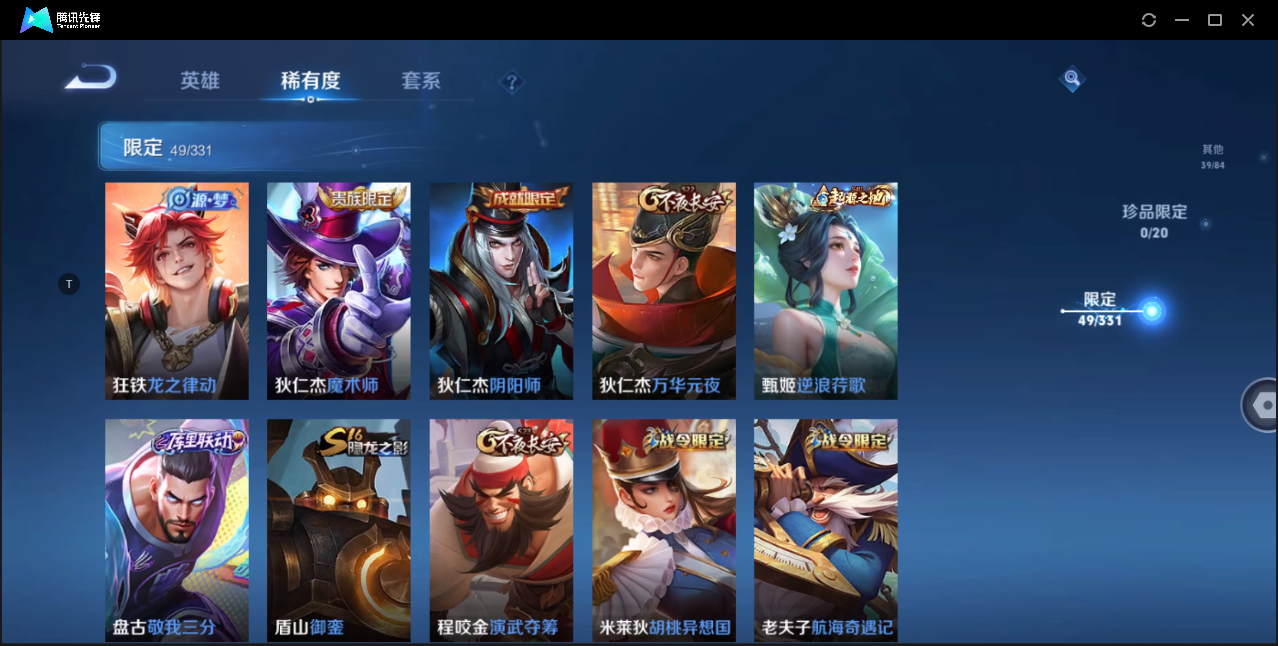
Task: Choose 狄仁杰 魔术师 skin card
Action: click(x=339, y=291)
